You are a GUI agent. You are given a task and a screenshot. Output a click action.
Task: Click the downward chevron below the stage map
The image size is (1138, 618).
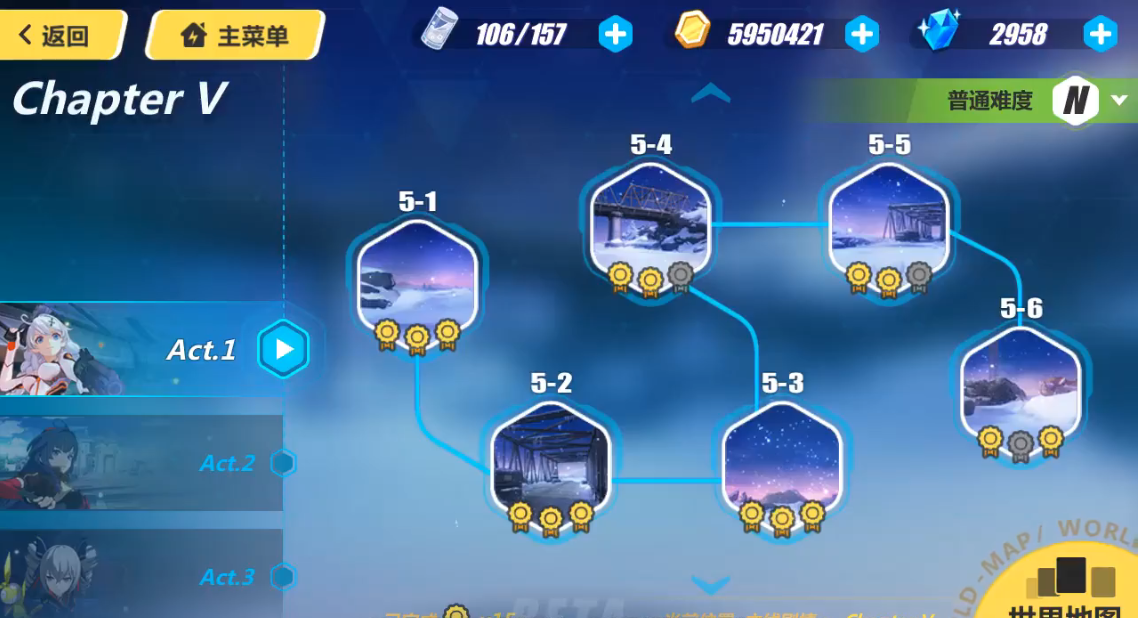tap(711, 585)
